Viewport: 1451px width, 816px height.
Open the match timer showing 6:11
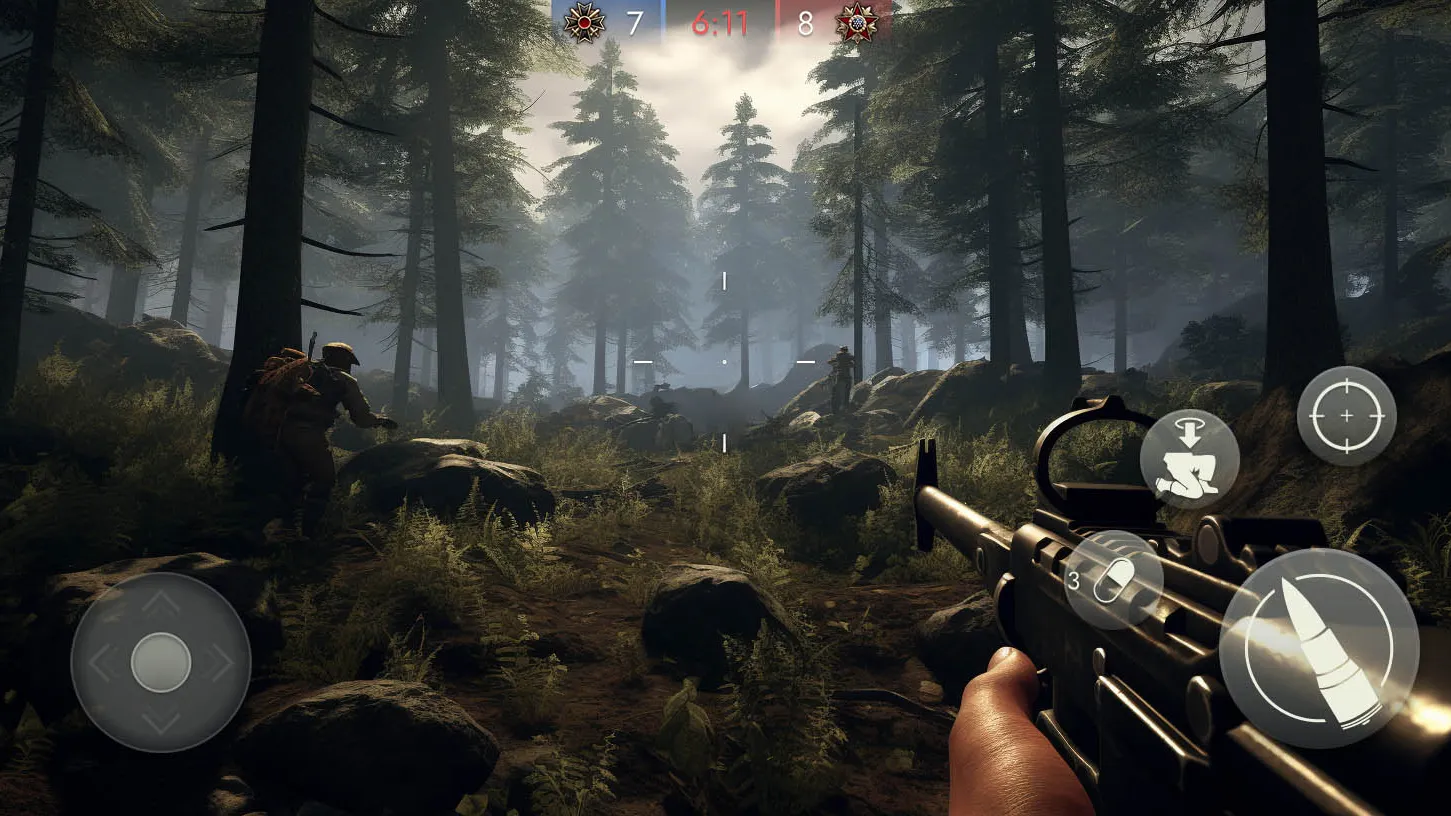(723, 22)
